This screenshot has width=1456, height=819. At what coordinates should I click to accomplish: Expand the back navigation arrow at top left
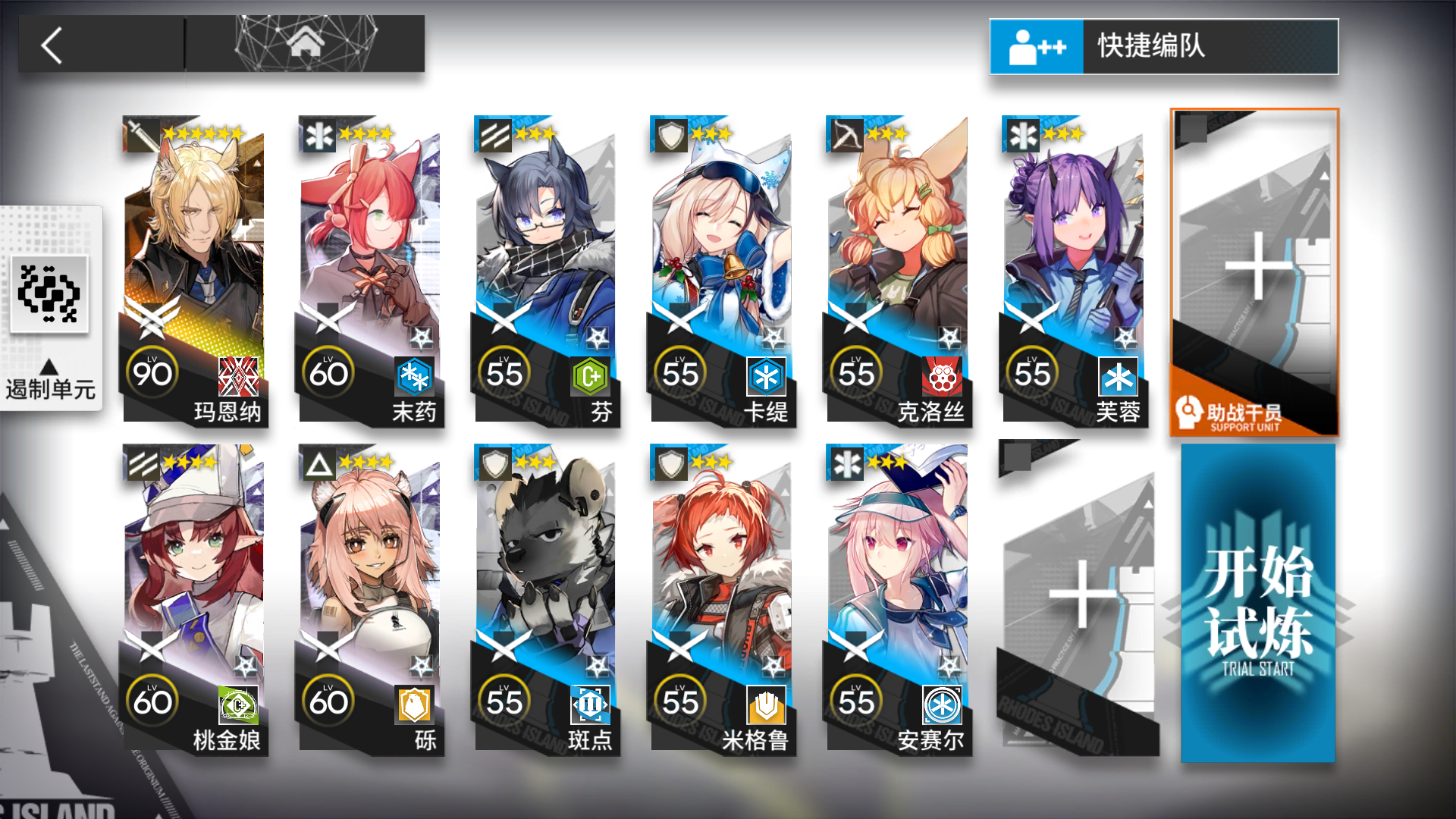click(x=49, y=45)
